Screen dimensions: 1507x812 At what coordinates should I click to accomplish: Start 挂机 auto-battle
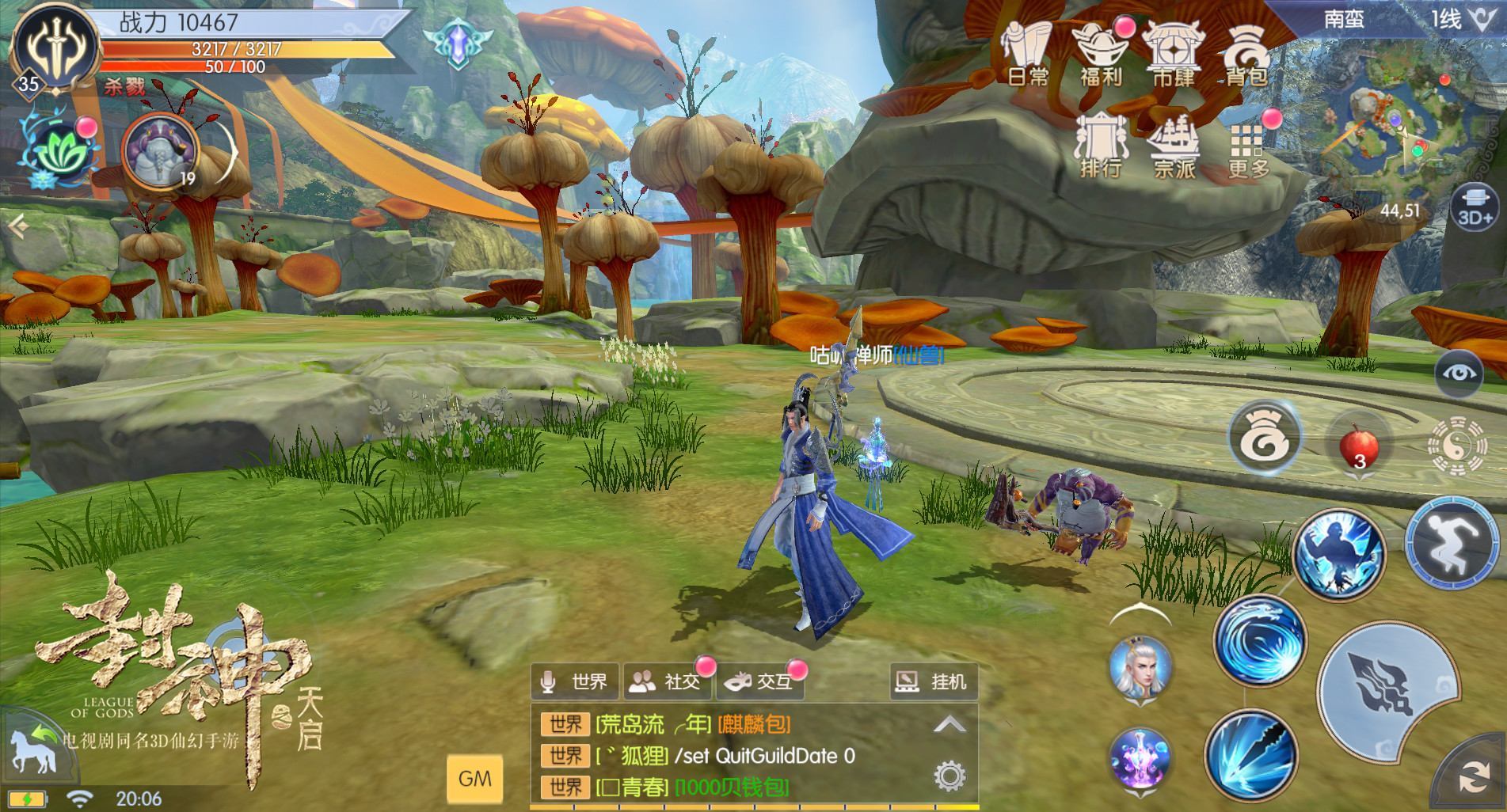932,681
